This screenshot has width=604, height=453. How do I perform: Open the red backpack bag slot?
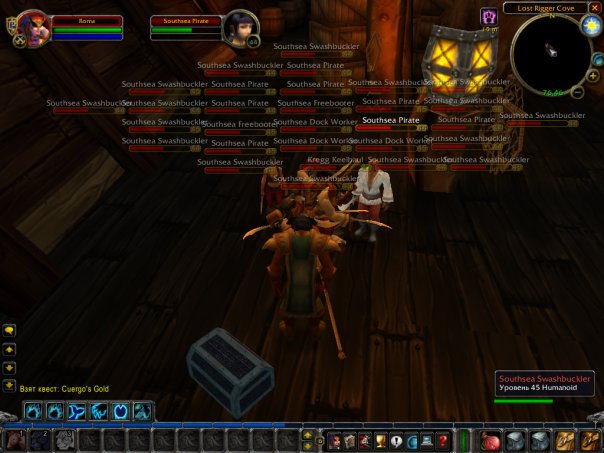490,440
